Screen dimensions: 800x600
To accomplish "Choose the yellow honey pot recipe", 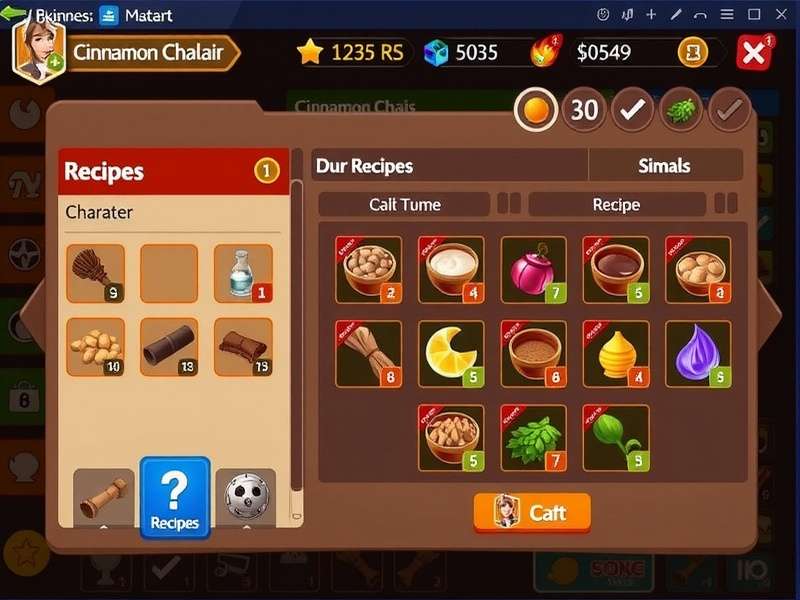I will click(x=615, y=353).
